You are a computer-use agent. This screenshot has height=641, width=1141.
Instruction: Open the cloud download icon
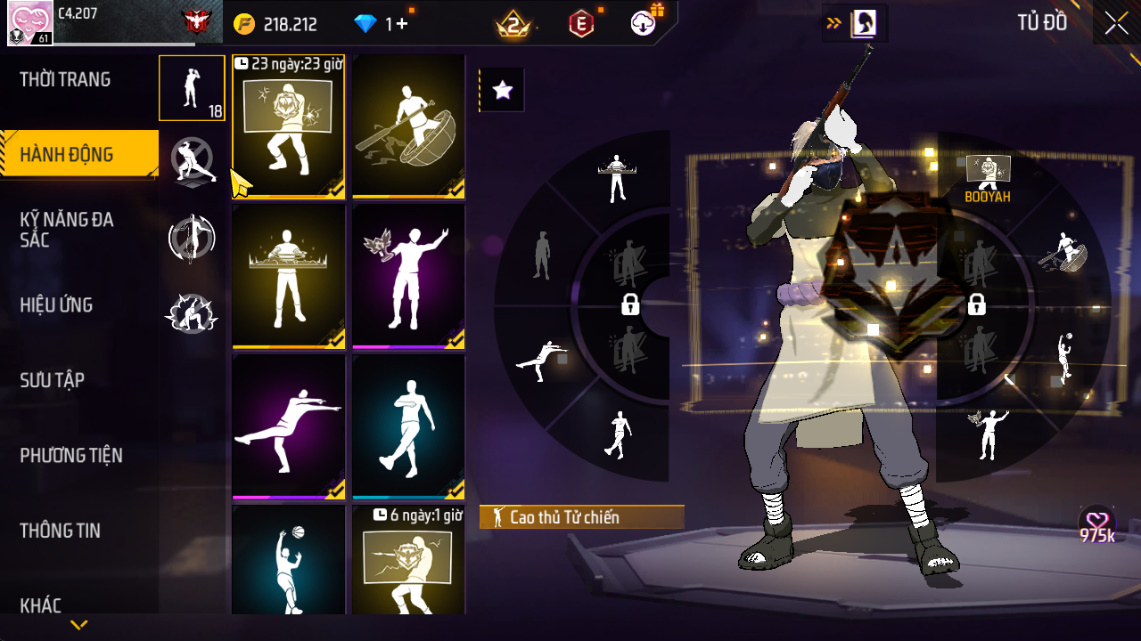644,23
